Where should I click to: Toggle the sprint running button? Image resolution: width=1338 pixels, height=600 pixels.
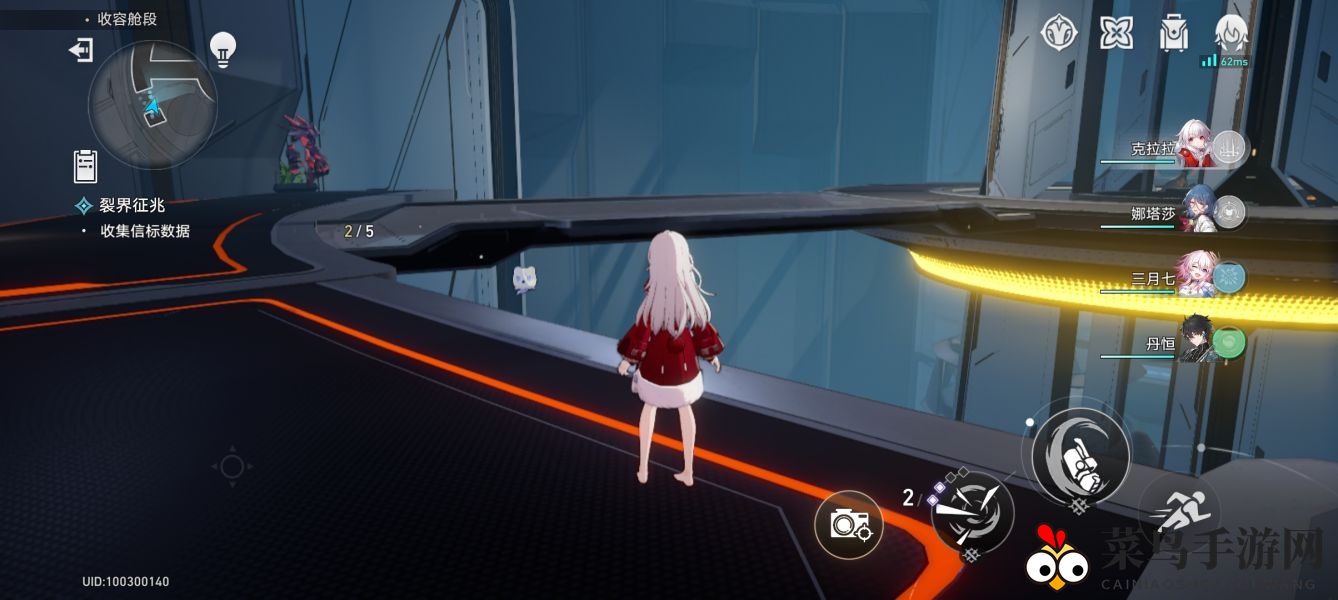(x=1180, y=510)
